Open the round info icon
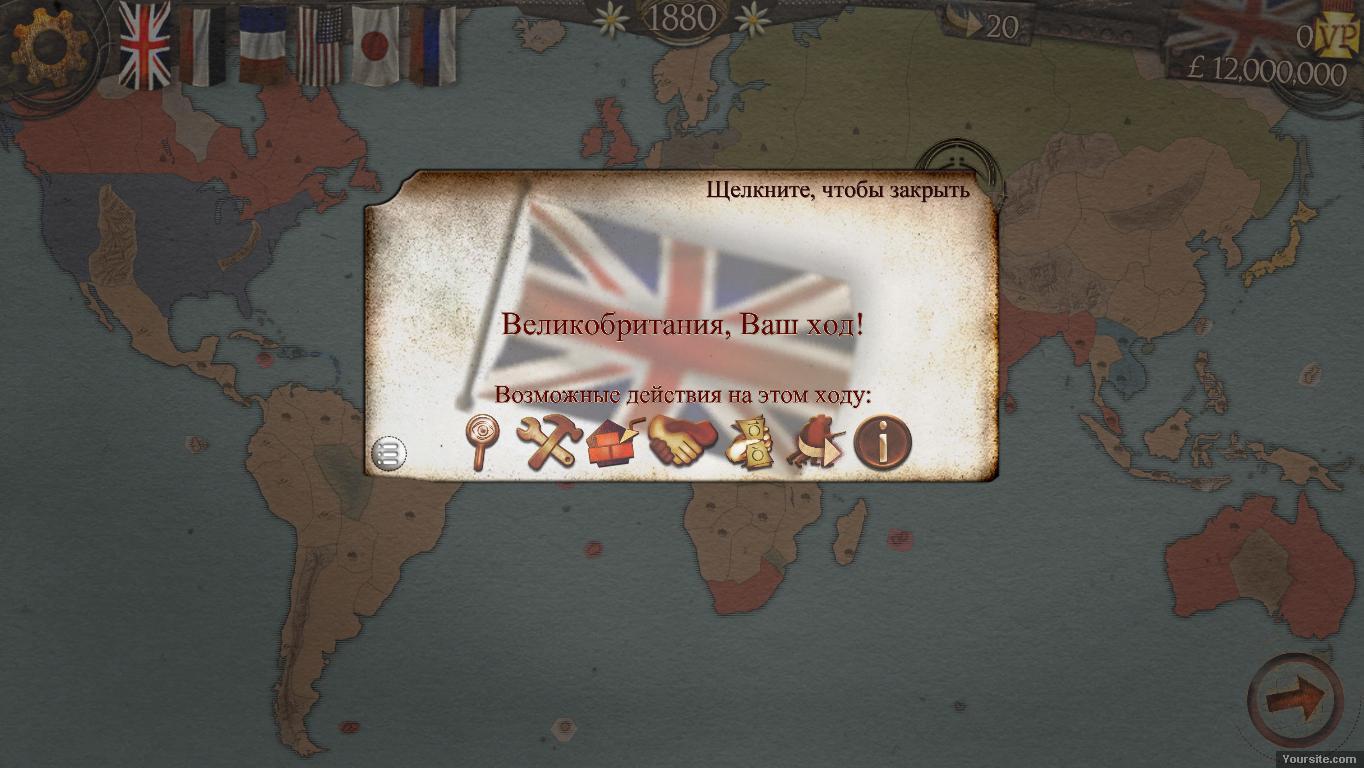Viewport: 1364px width, 768px height. click(882, 441)
